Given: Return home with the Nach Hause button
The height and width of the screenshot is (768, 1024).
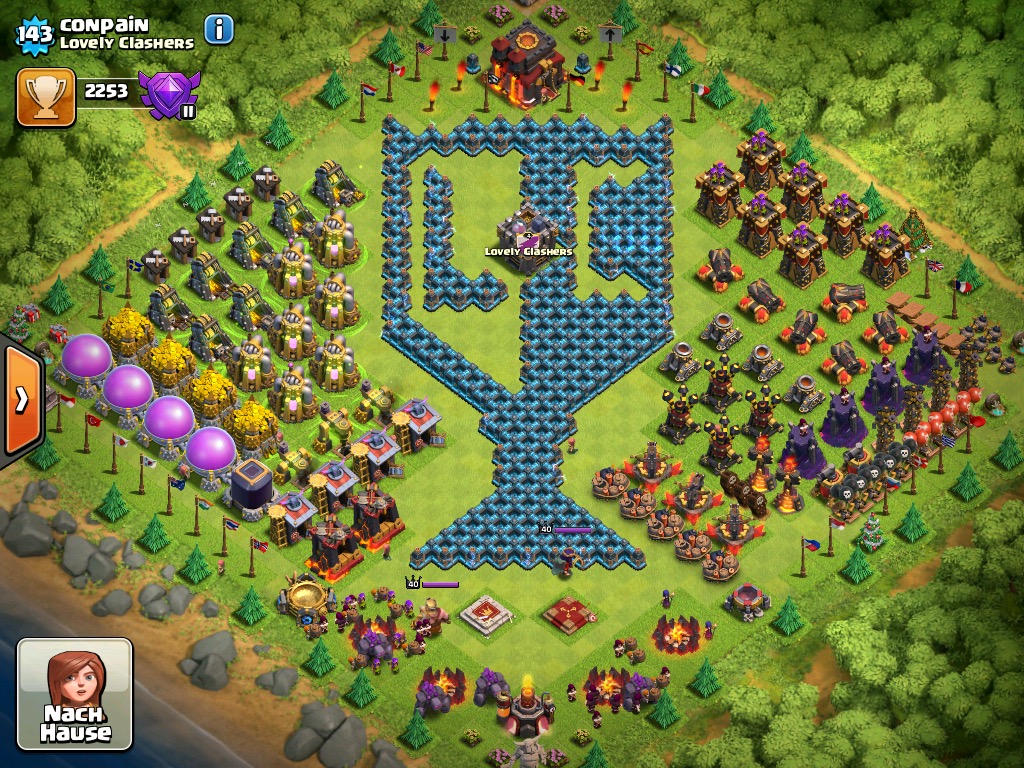Looking at the screenshot, I should pos(75,694).
